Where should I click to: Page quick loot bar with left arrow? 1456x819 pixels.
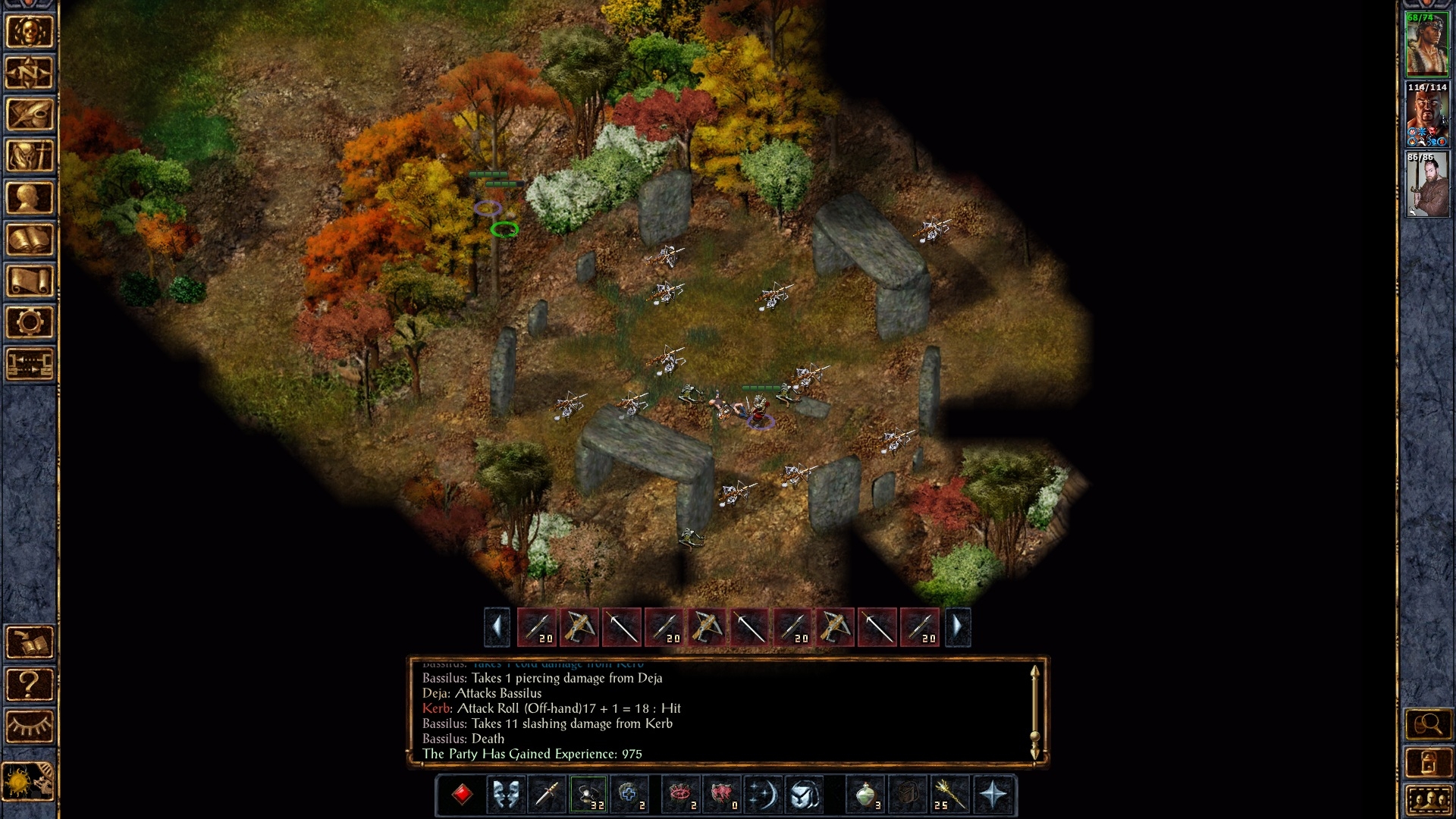497,627
